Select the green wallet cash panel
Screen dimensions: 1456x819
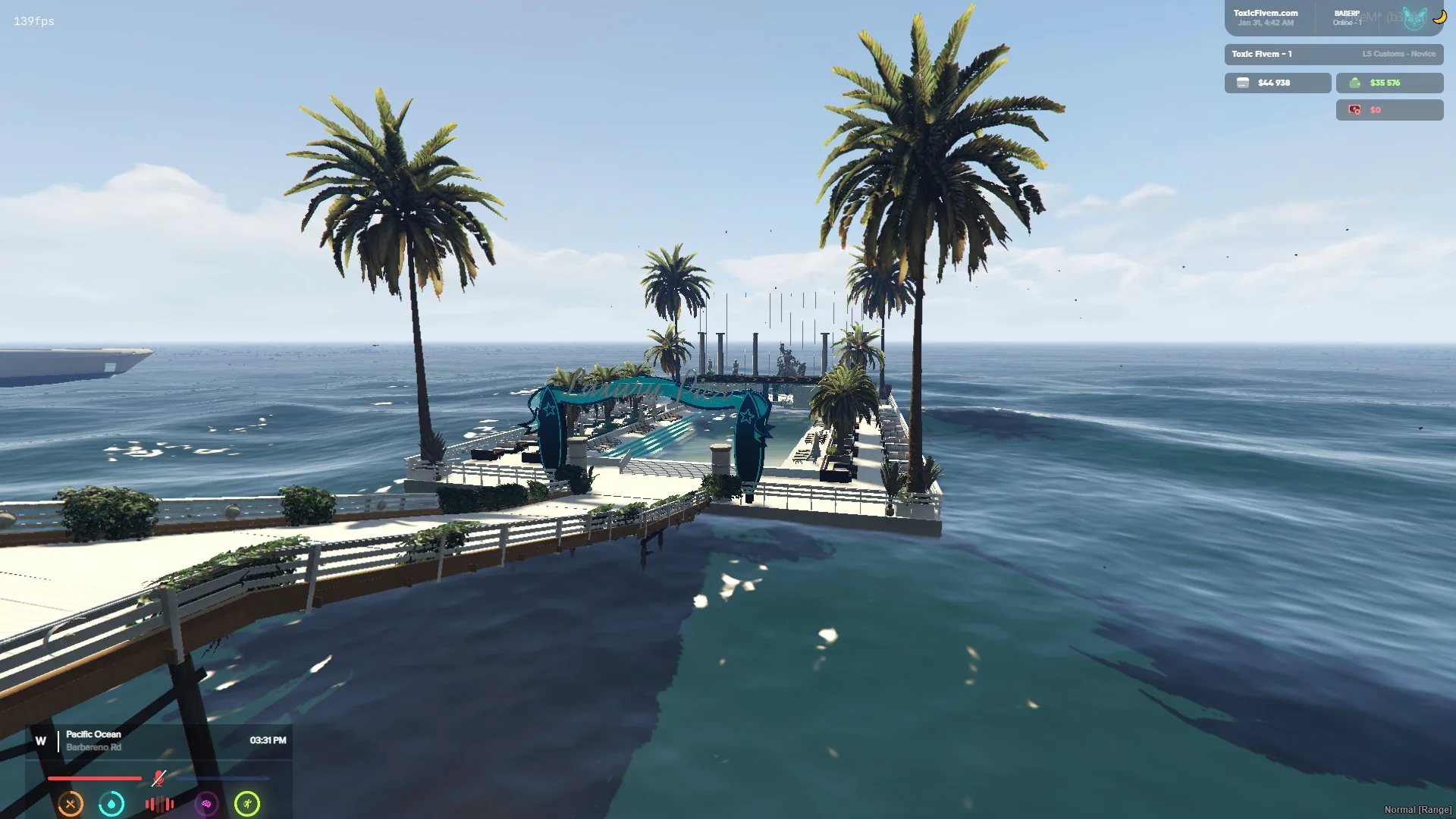1389,83
